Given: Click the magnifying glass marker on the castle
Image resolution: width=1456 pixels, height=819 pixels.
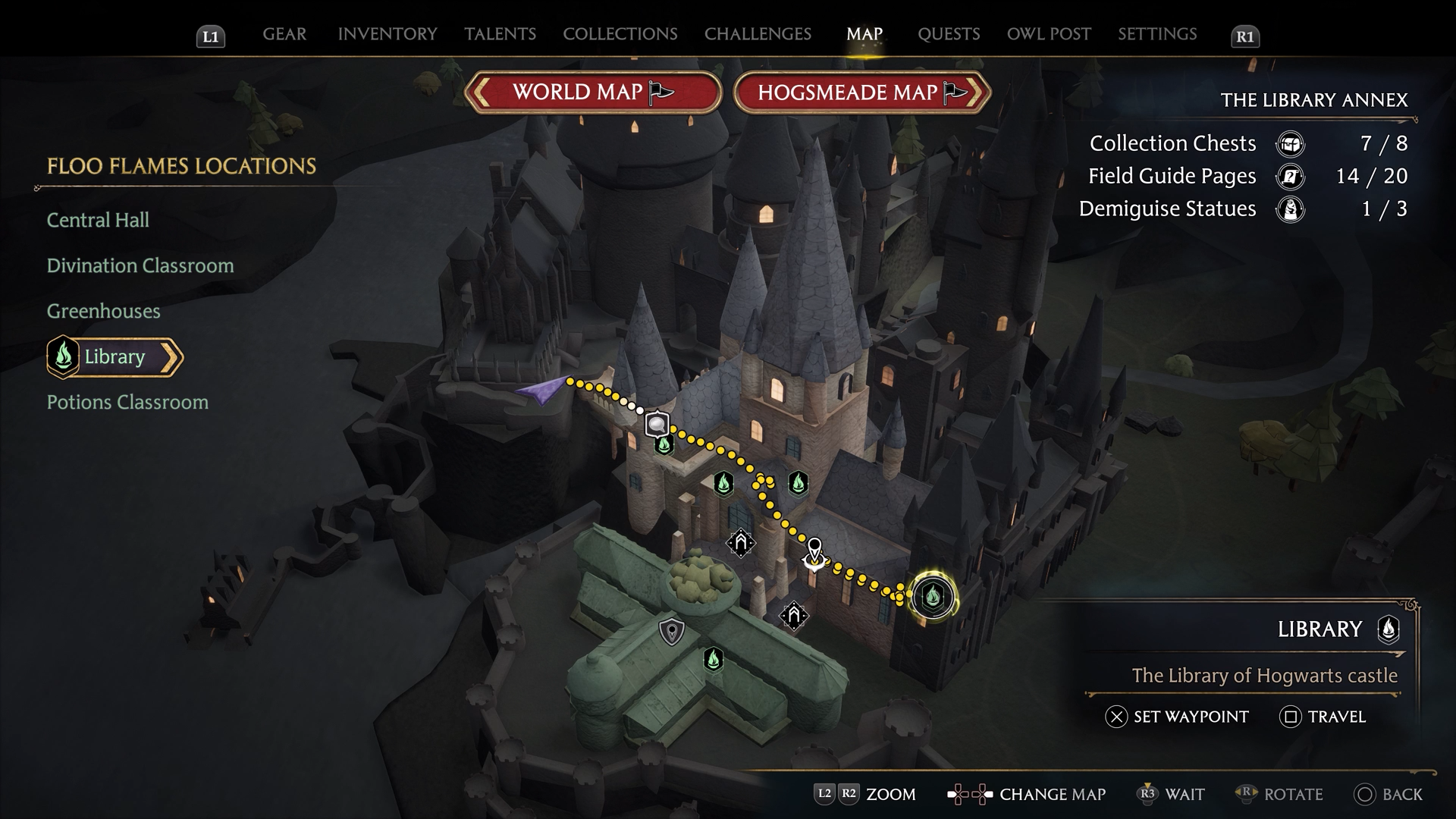Looking at the screenshot, I should 657,424.
